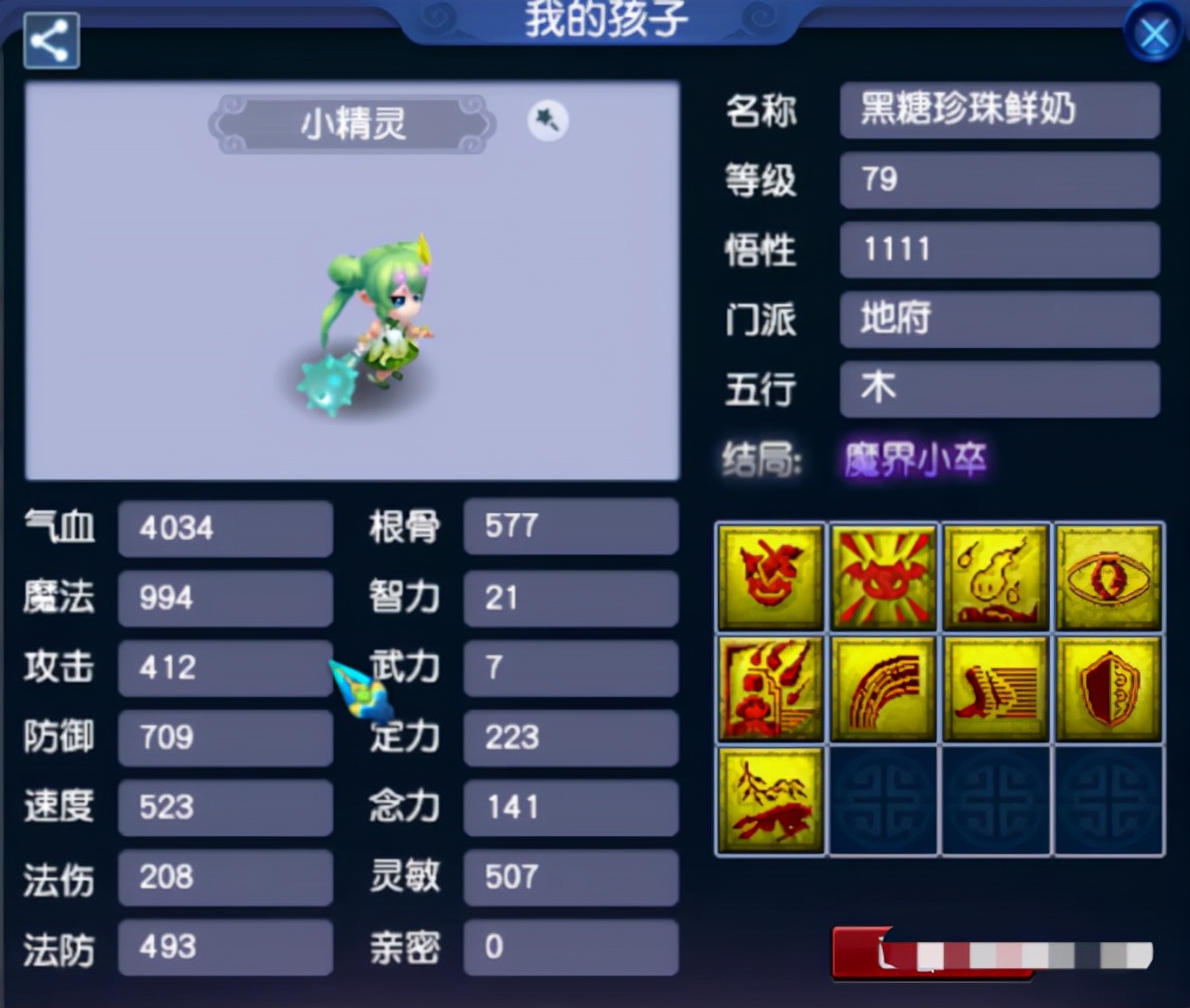The height and width of the screenshot is (1008, 1190).
Task: Select the speeding boot skill icon
Action: click(996, 689)
